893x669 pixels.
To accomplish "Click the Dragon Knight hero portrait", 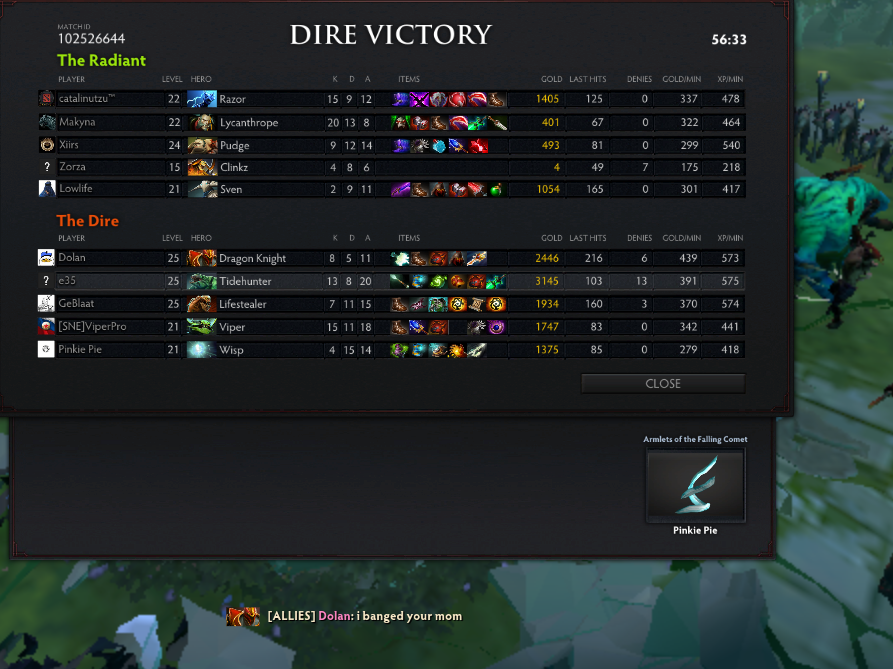I will point(202,258).
